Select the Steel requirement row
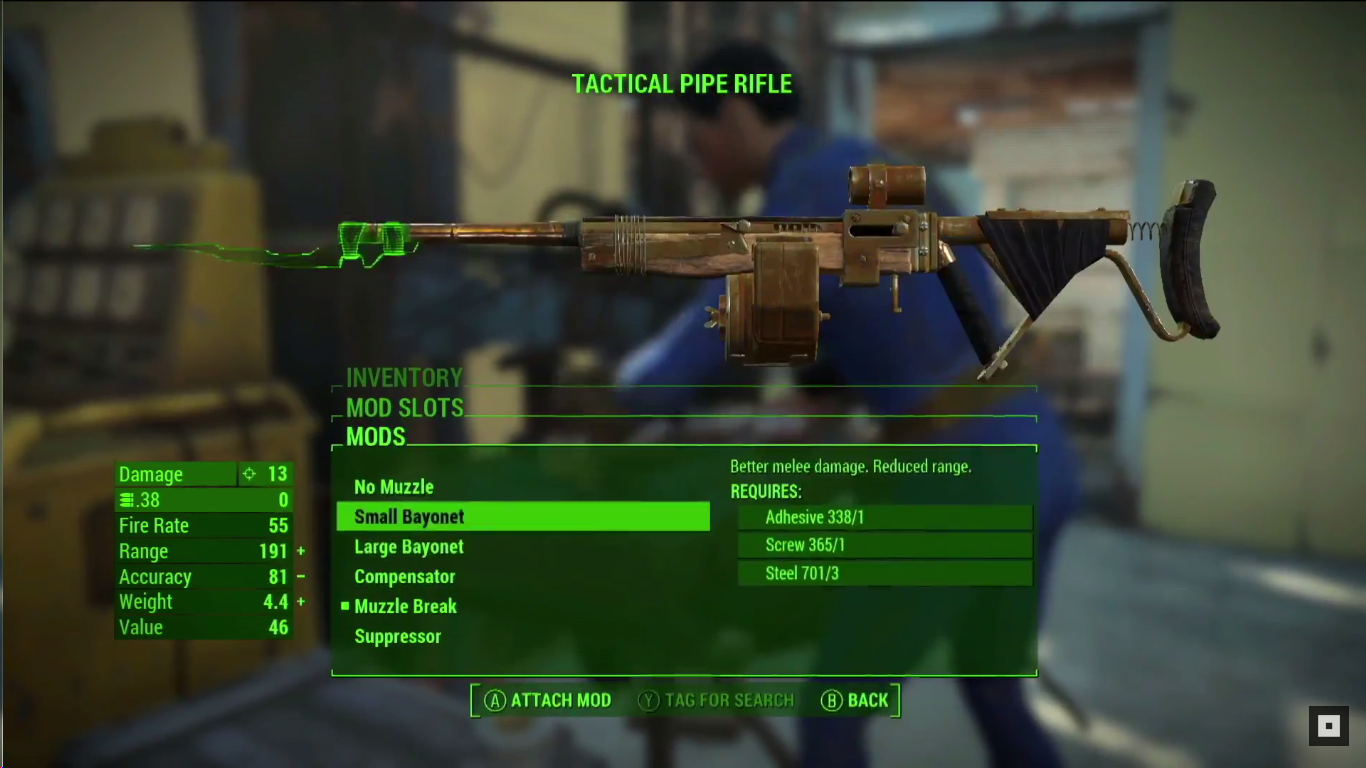This screenshot has height=768, width=1366. (x=884, y=573)
